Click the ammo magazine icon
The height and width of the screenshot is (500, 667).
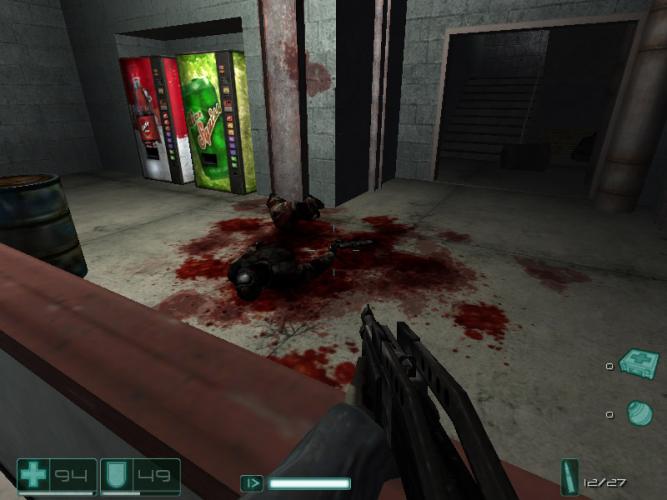(x=570, y=477)
